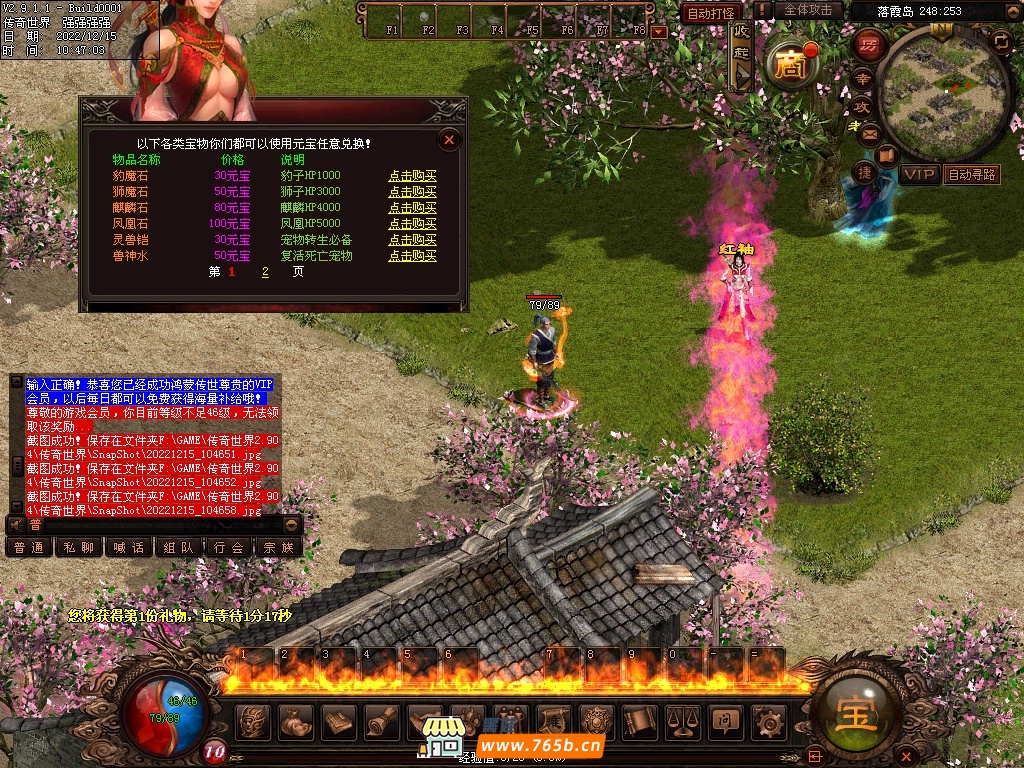Close the treasure exchange shop dialog

click(x=449, y=140)
